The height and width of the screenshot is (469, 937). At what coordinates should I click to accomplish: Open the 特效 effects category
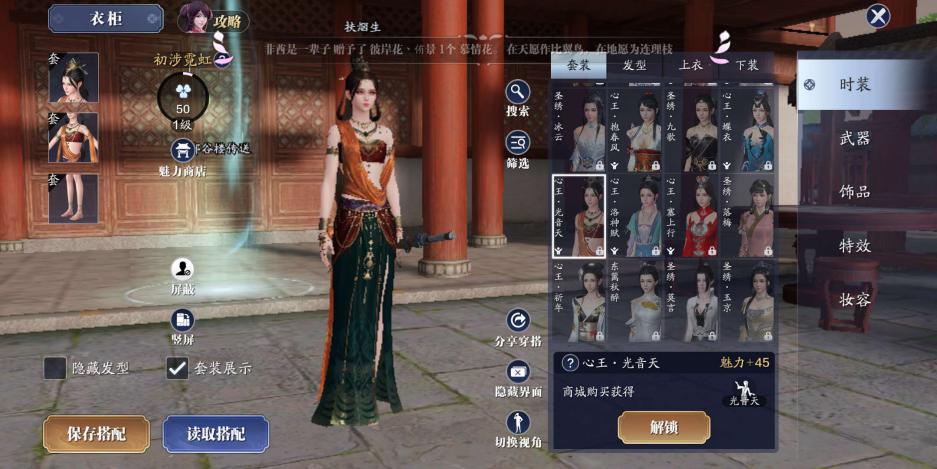[855, 246]
